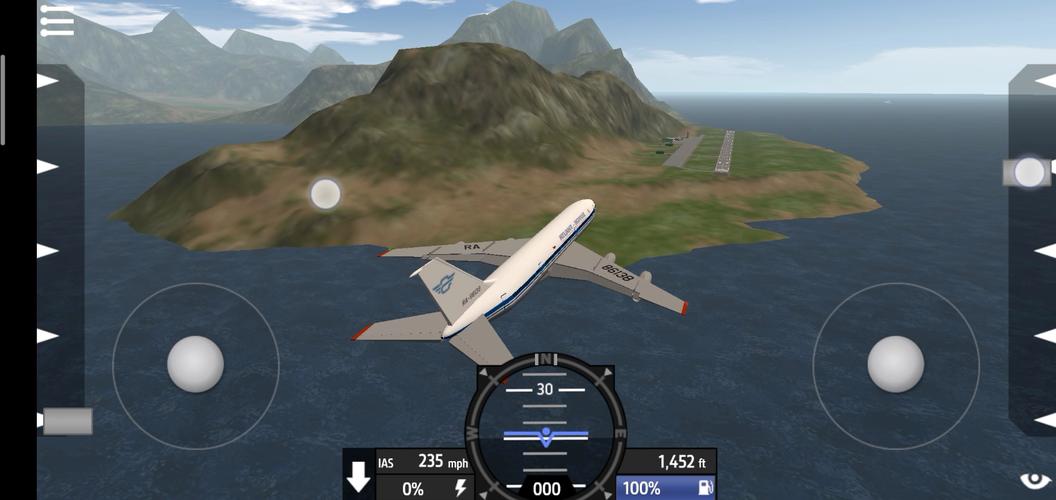Viewport: 1056px width, 500px height.
Task: Open the hamburger pause menu
Action: (x=57, y=21)
